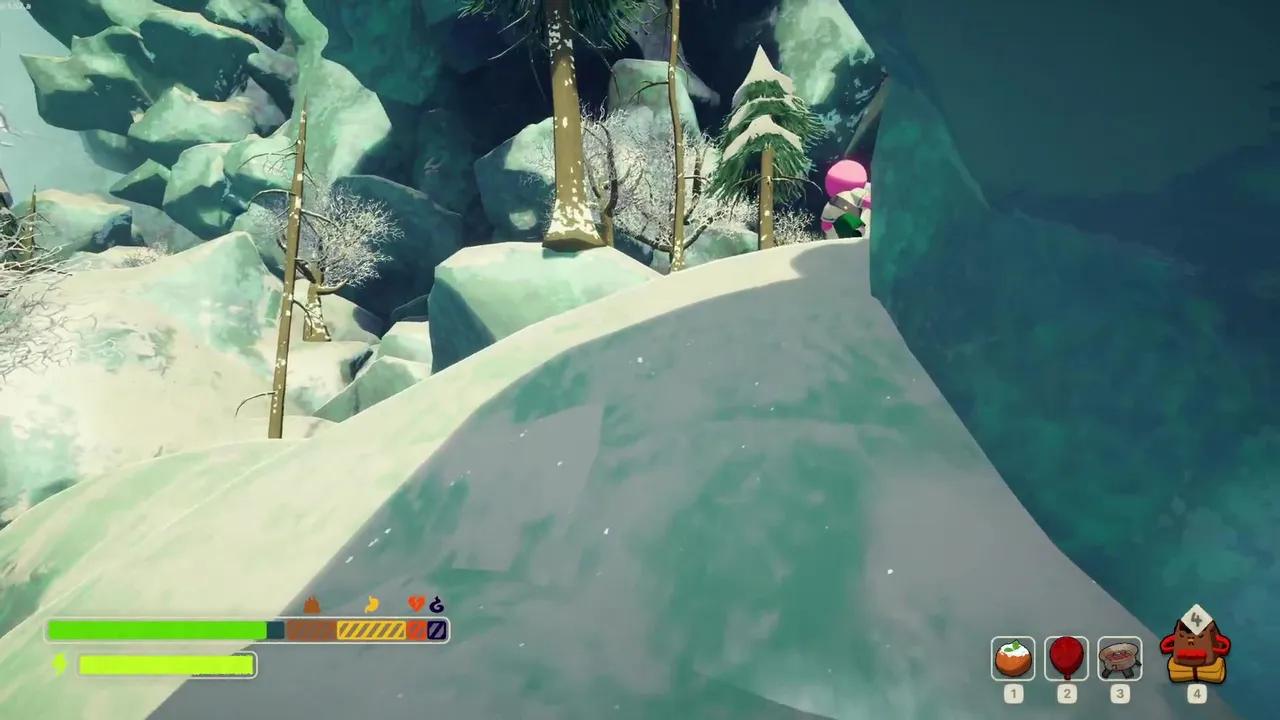The width and height of the screenshot is (1280, 720).
Task: Pick the portable stove item slot
Action: coord(1119,658)
